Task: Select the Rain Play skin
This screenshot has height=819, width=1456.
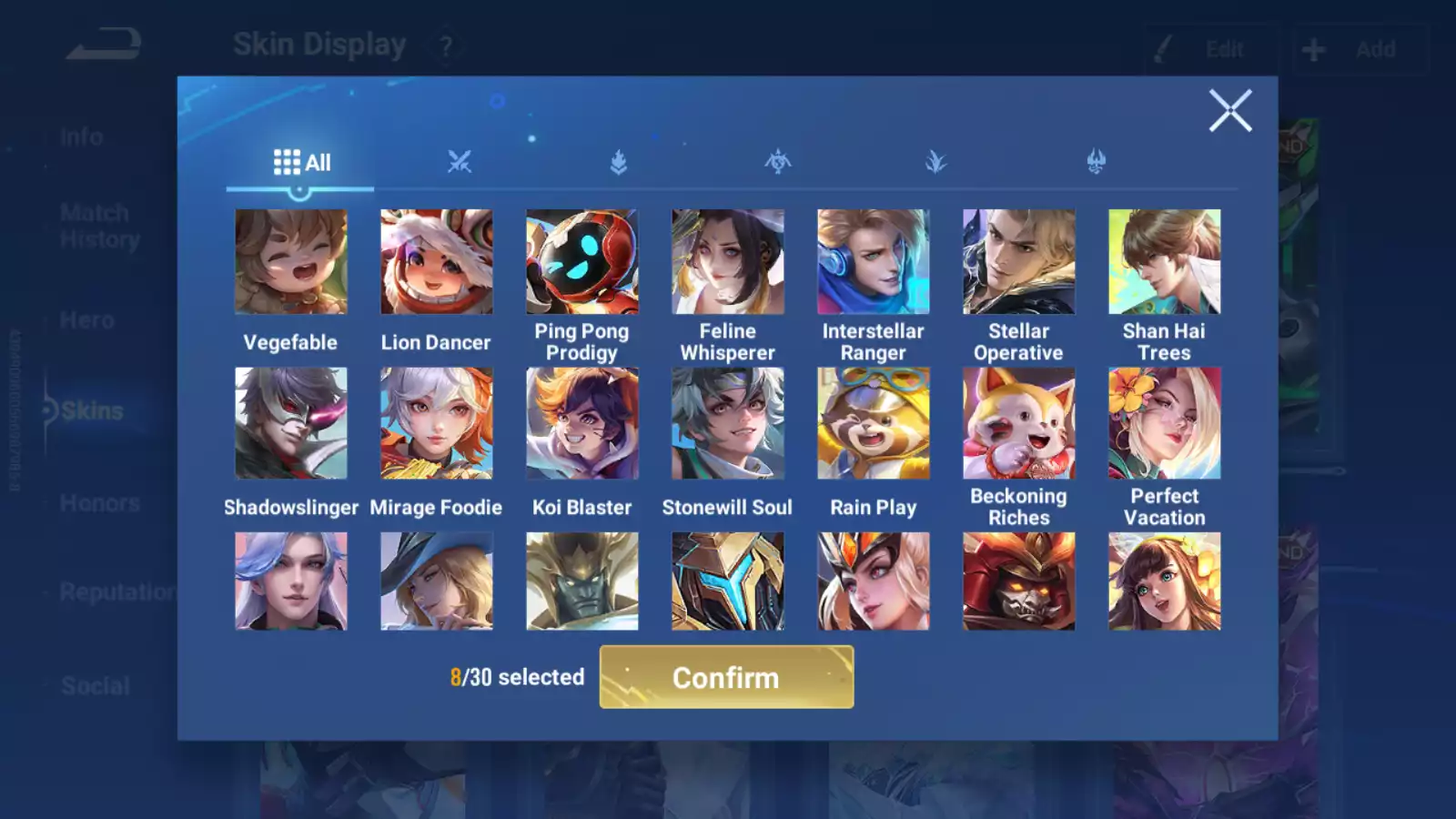Action: 874,422
